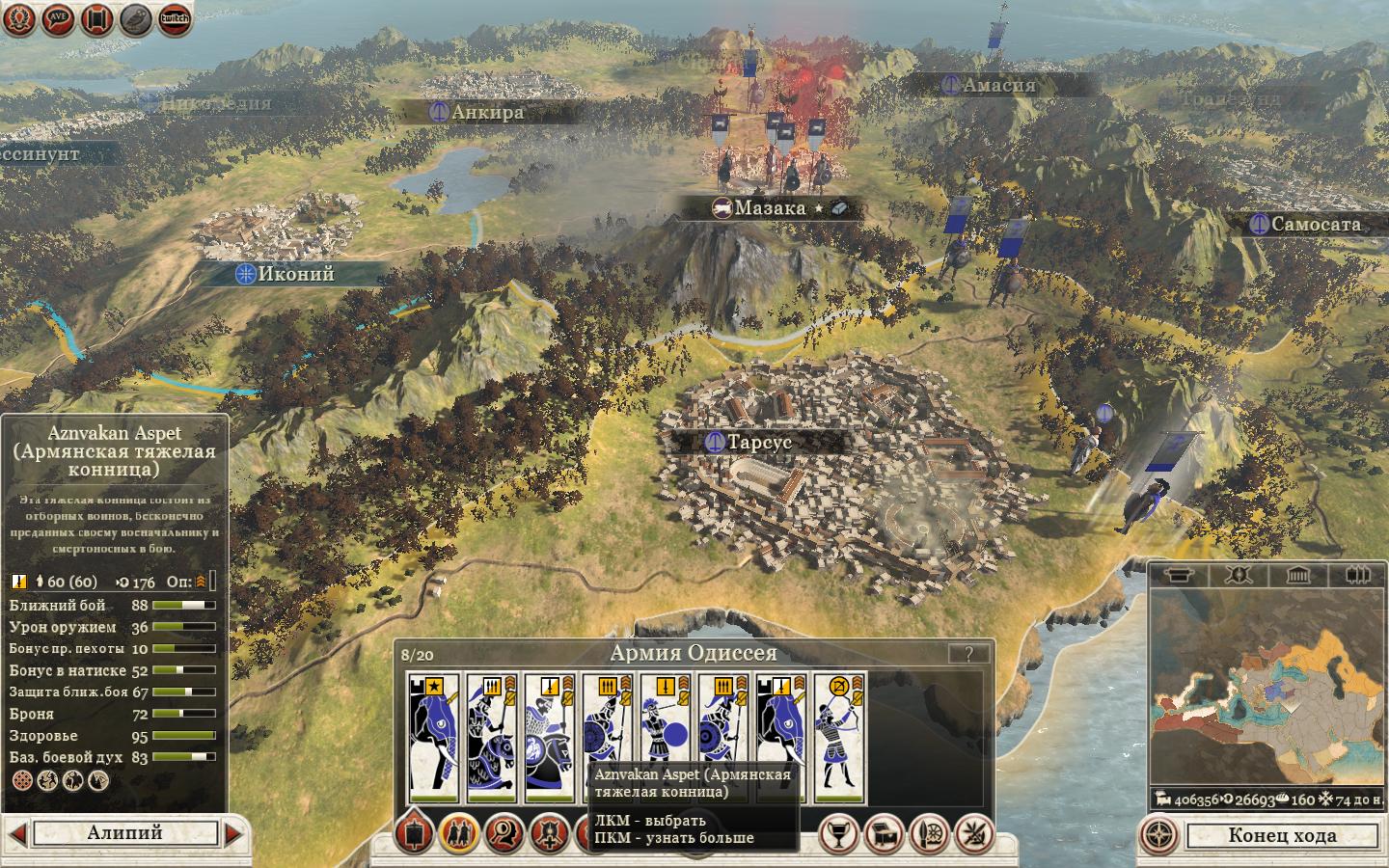The image size is (1389, 868).
Task: Open the magnifier and head button
Action: (x=504, y=834)
